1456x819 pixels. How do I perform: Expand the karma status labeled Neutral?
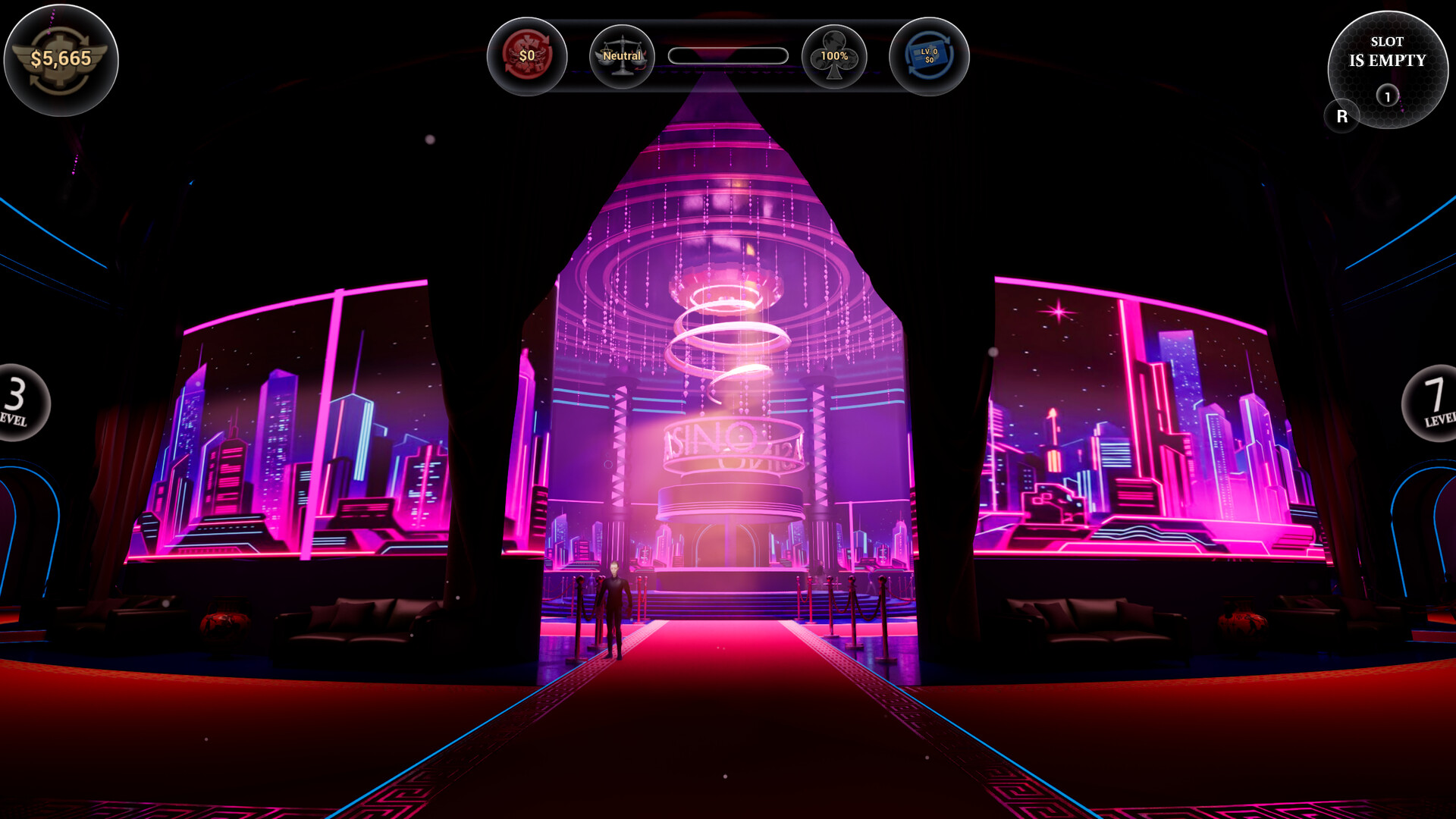pyautogui.click(x=622, y=55)
